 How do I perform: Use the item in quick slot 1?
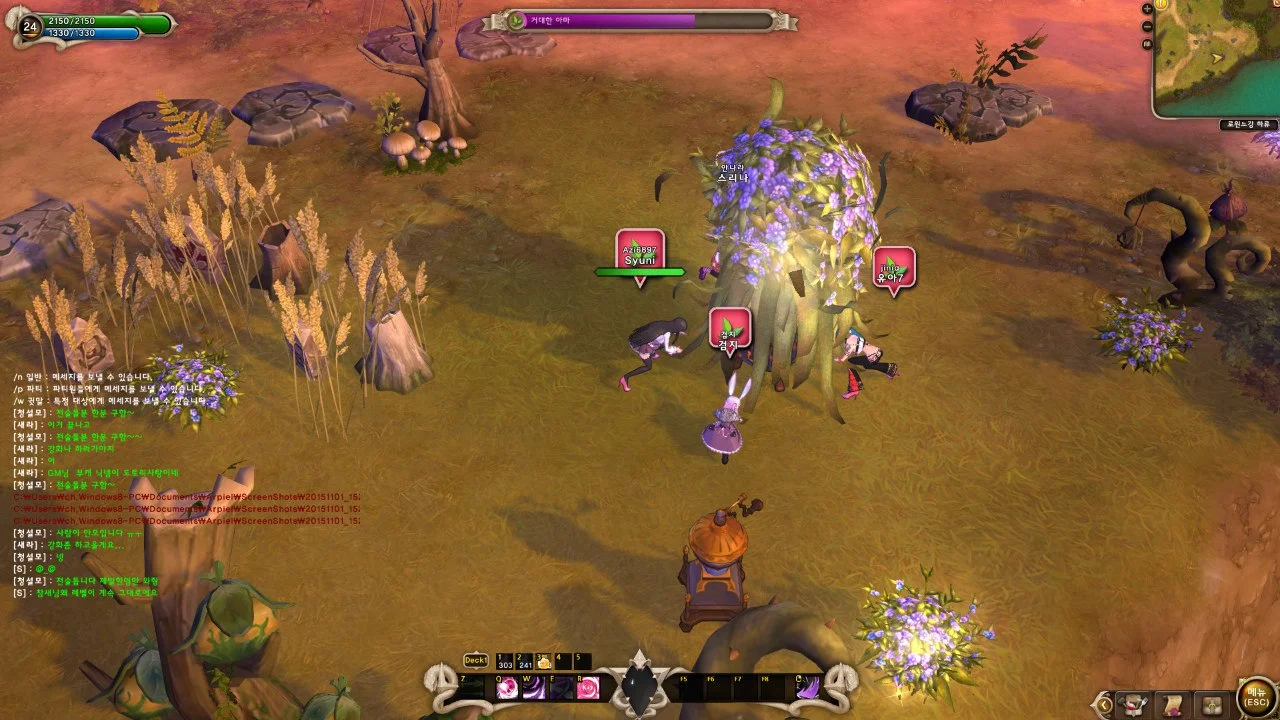click(x=504, y=661)
